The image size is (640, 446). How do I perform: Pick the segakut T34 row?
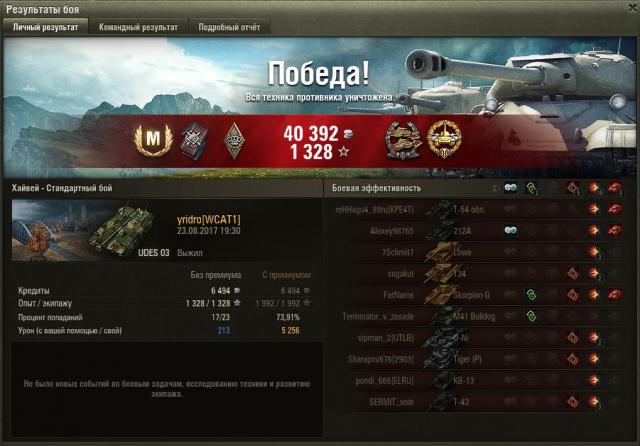point(470,273)
